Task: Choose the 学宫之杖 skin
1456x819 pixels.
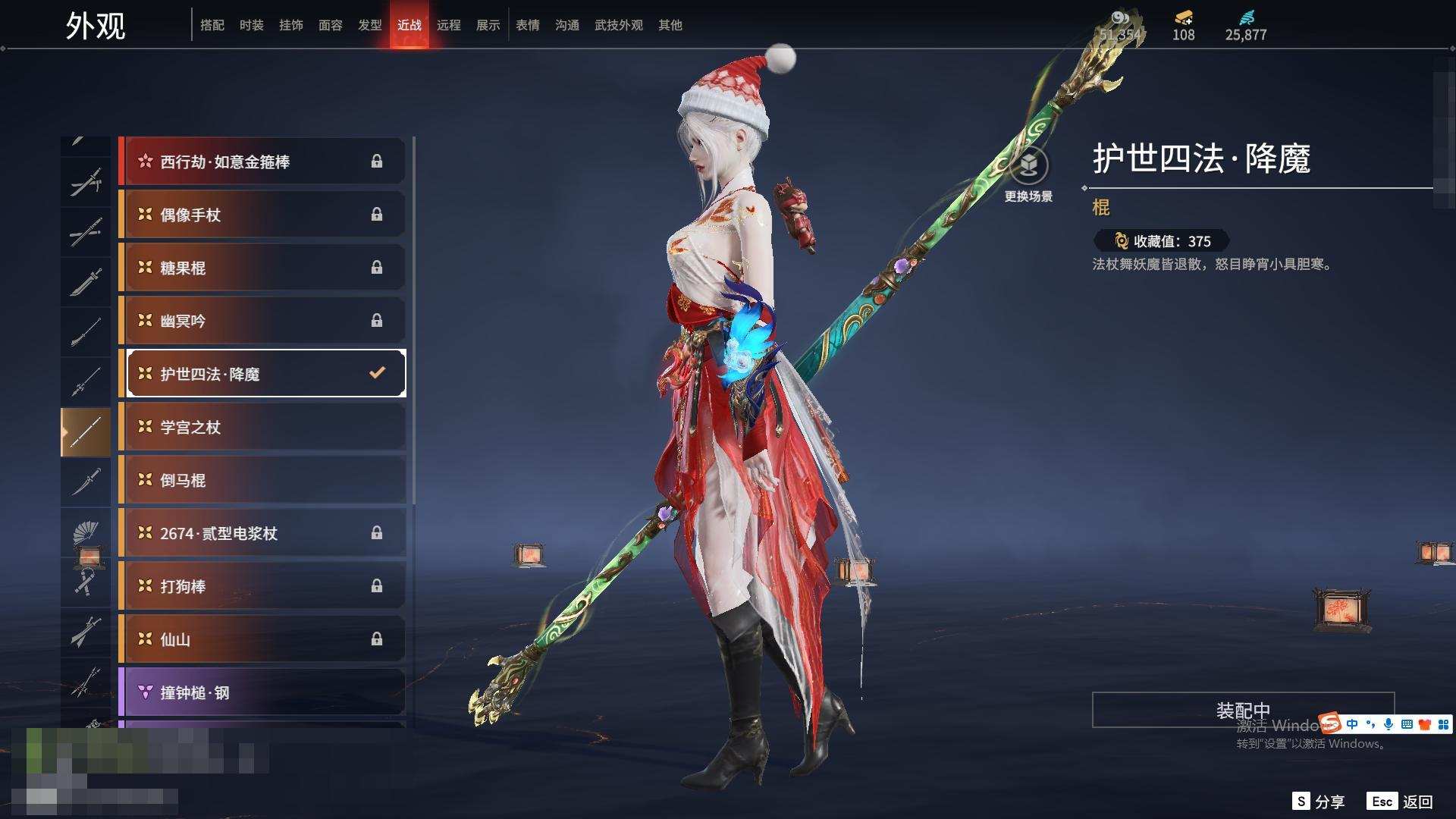Action: [262, 427]
